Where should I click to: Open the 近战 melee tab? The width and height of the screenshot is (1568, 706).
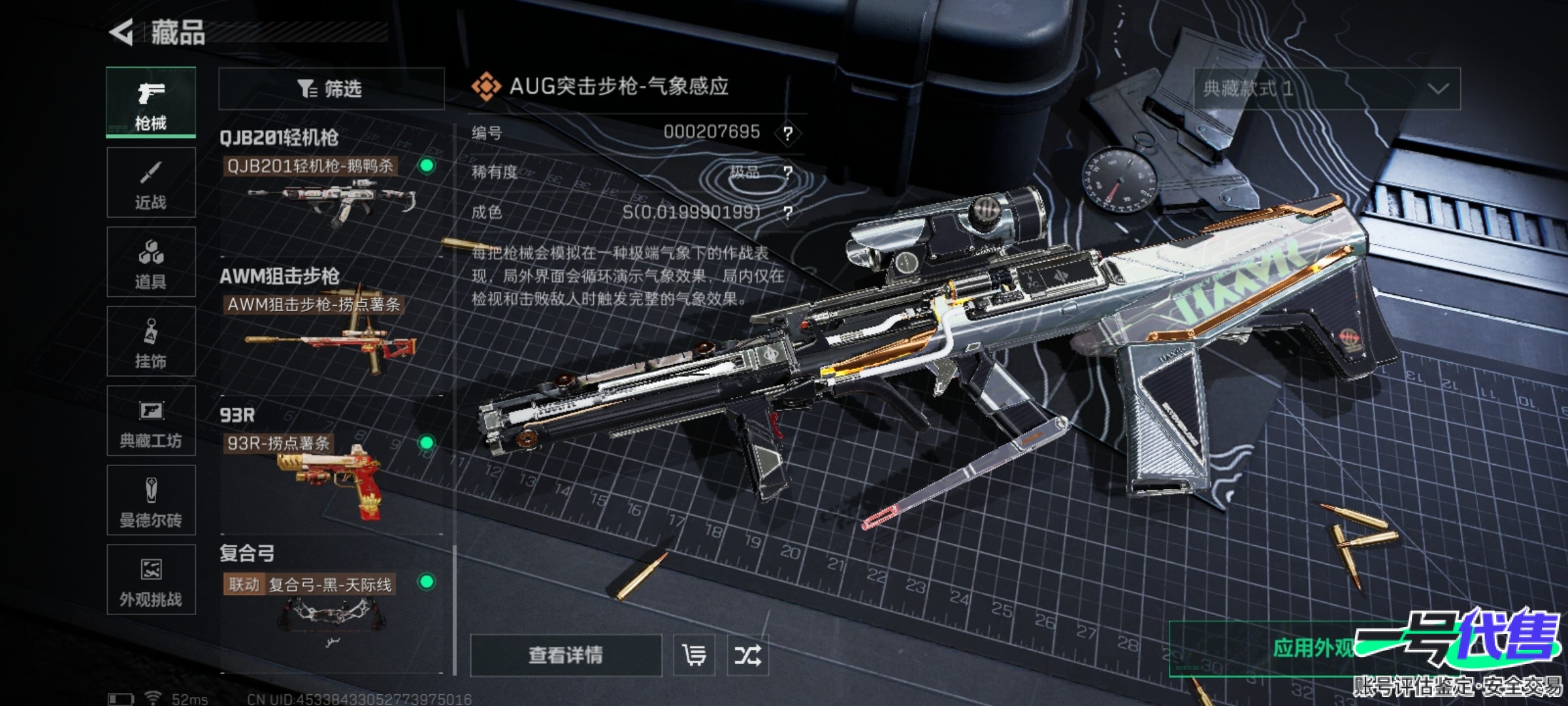click(151, 183)
